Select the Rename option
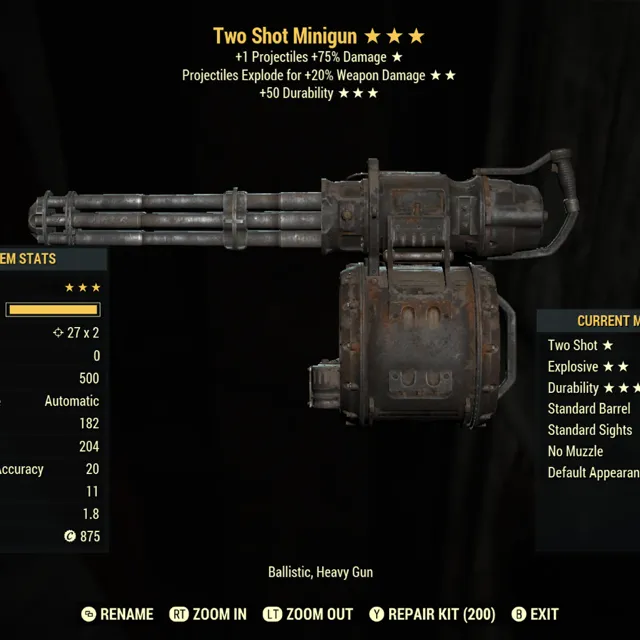 click(118, 614)
